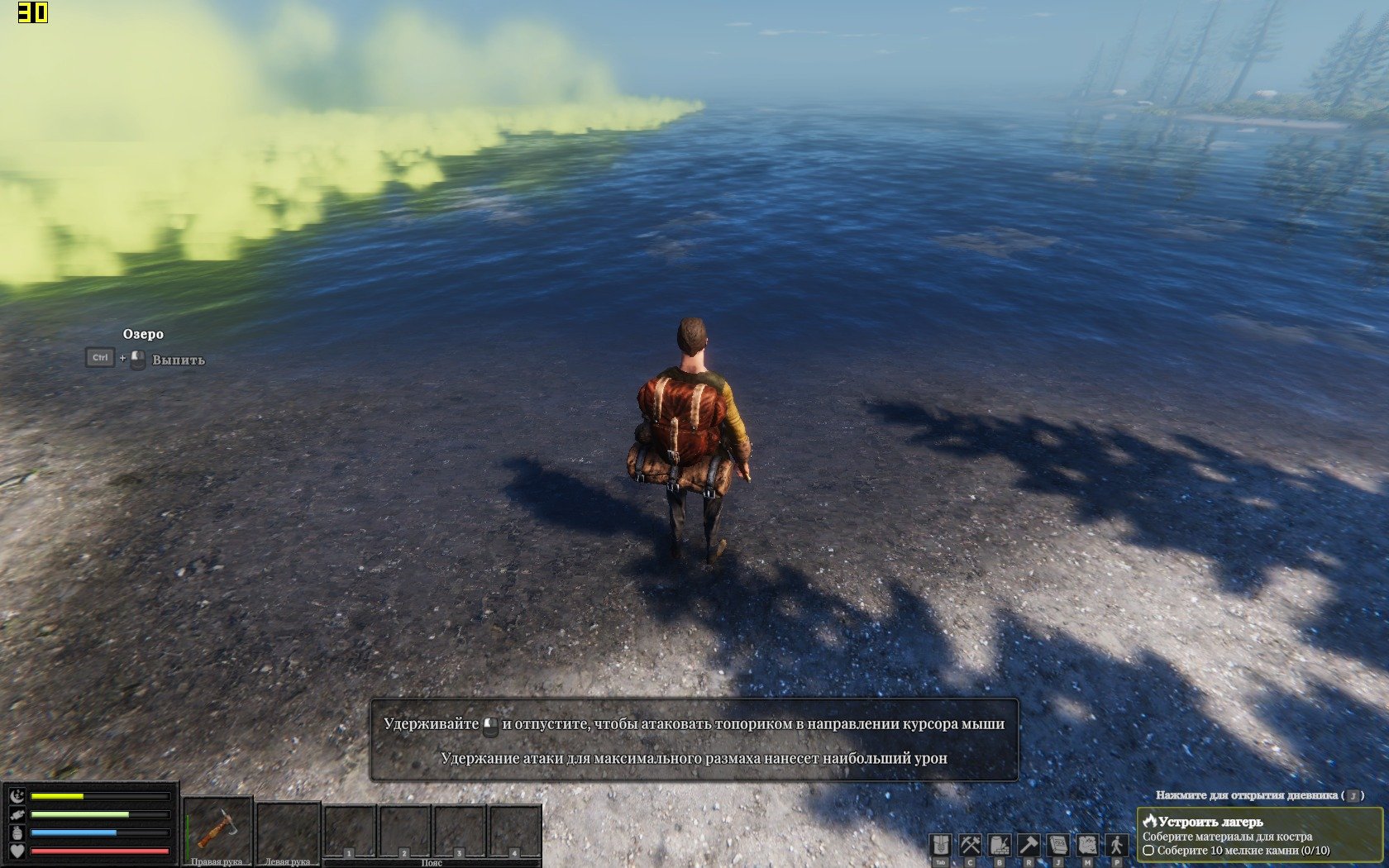Image resolution: width=1389 pixels, height=868 pixels.
Task: Click the single hammer icon
Action: tap(1029, 845)
